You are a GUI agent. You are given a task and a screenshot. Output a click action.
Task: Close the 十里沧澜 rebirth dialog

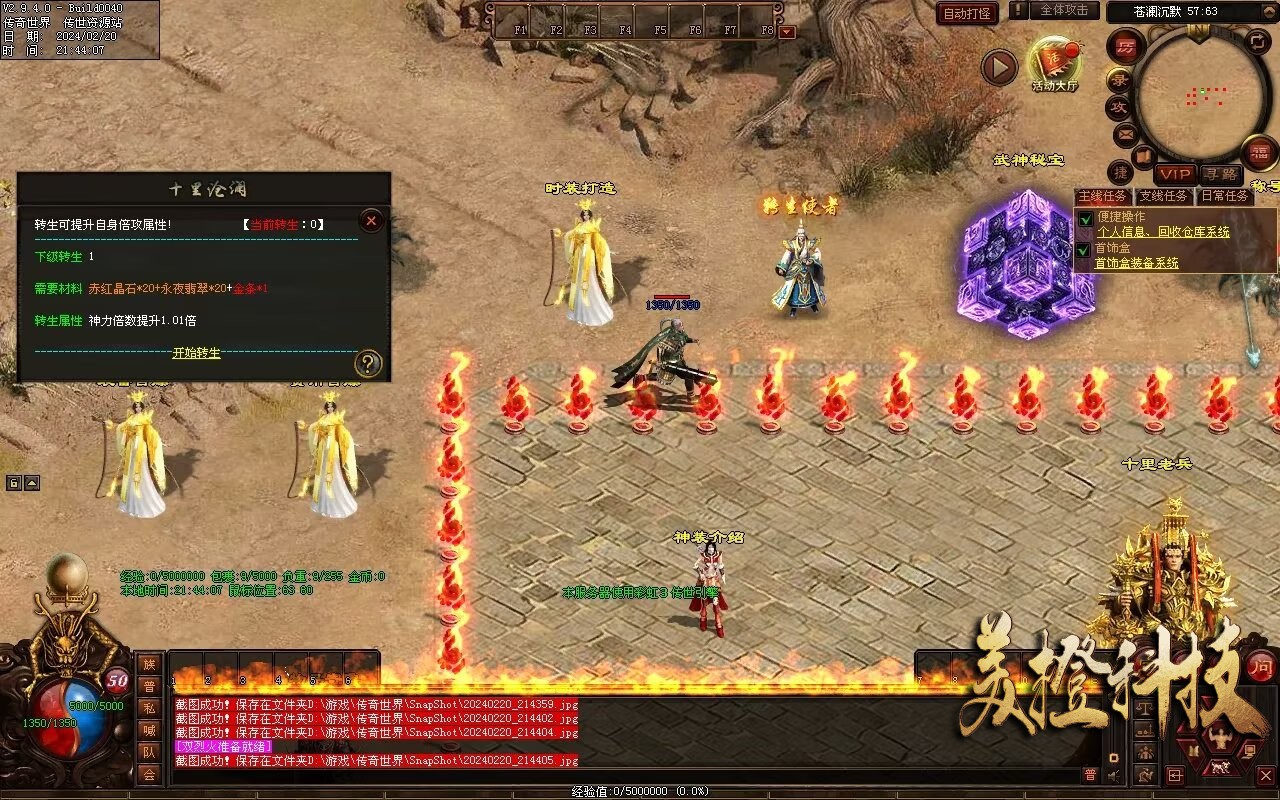pyautogui.click(x=371, y=220)
